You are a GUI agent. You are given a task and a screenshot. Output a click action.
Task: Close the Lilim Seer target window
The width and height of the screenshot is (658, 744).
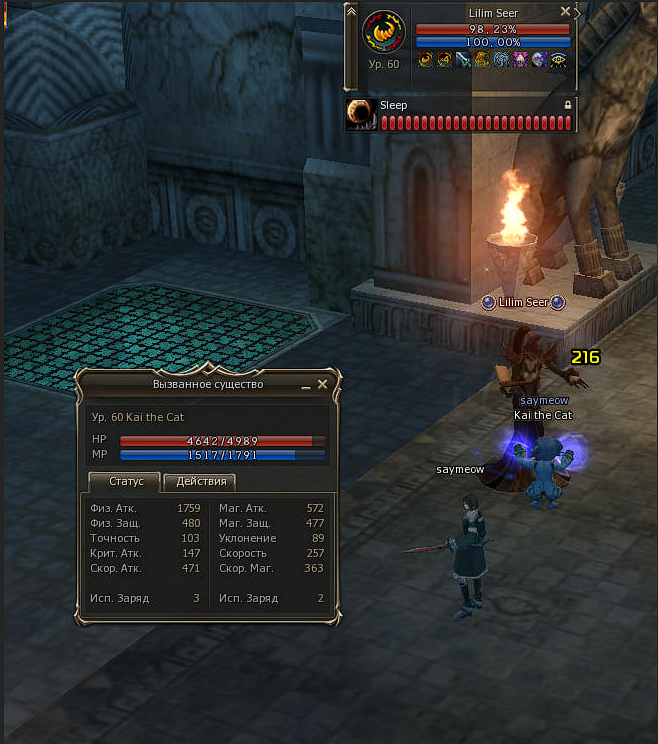pyautogui.click(x=565, y=12)
